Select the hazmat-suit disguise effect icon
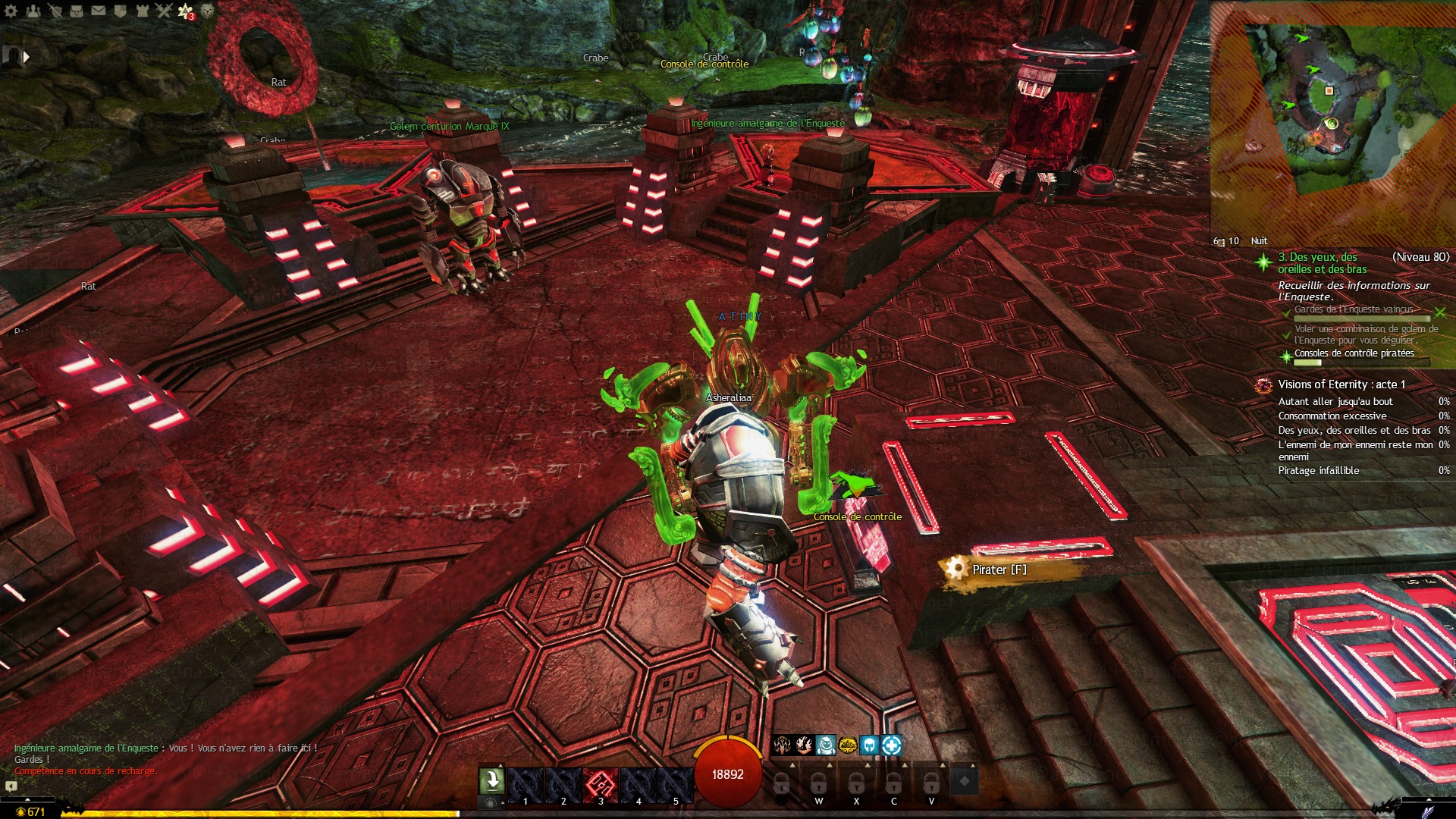 tap(826, 745)
